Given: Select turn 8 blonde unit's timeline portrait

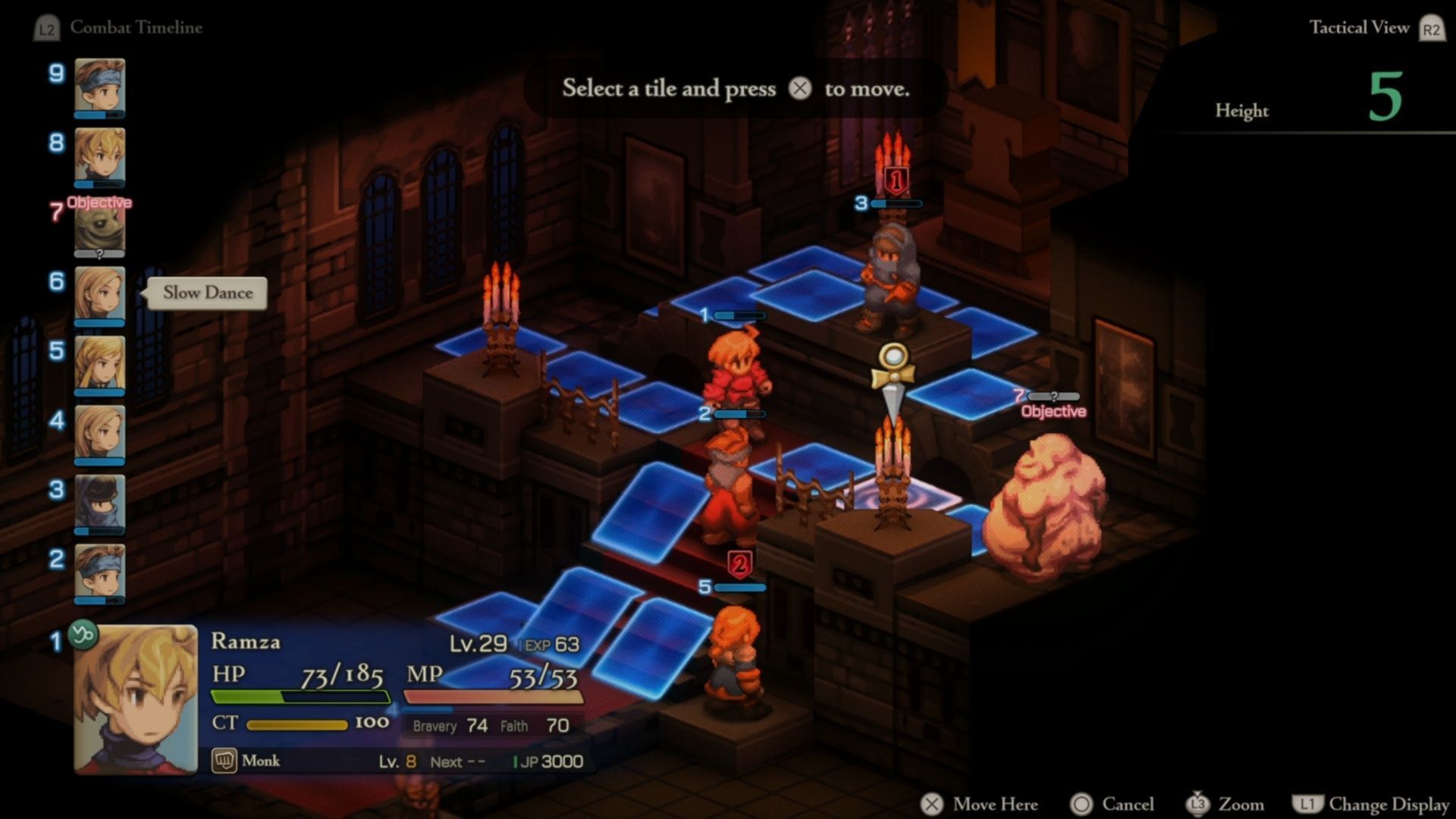Looking at the screenshot, I should pyautogui.click(x=99, y=155).
